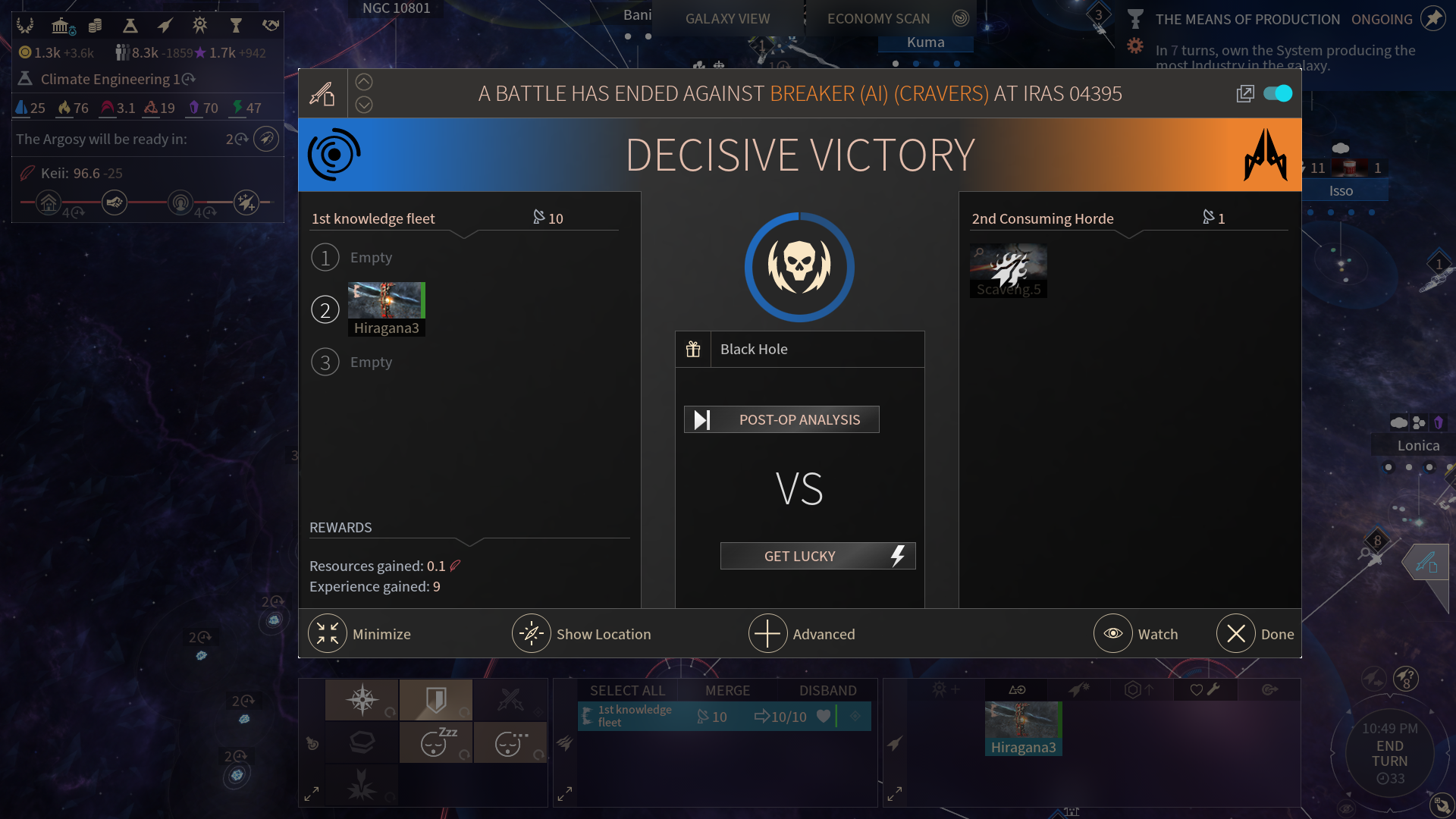Image resolution: width=1456 pixels, height=819 pixels.
Task: Open The Means of Production quest tracker
Action: tap(1247, 19)
